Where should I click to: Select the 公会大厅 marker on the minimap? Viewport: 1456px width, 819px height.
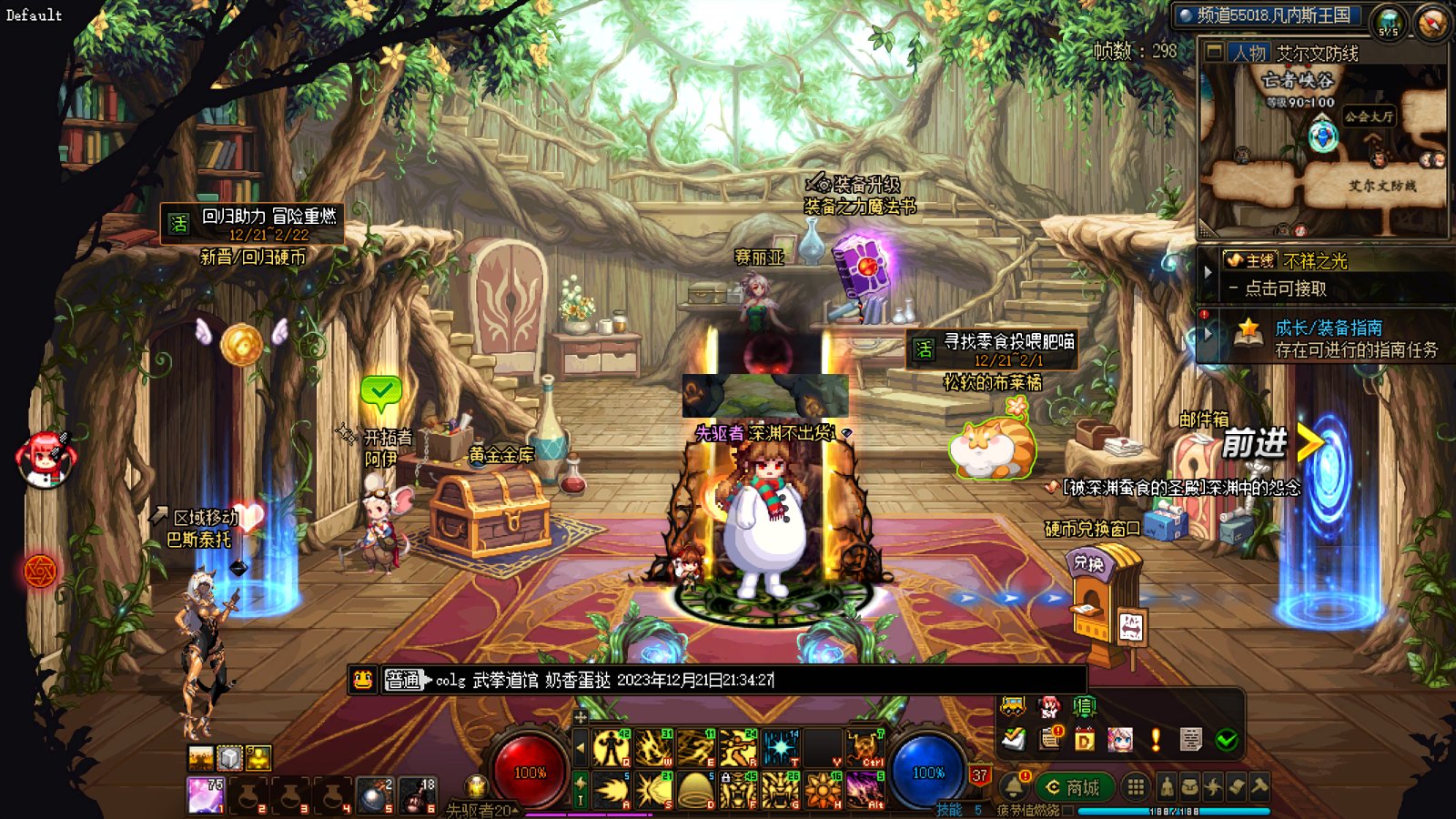pyautogui.click(x=1369, y=116)
